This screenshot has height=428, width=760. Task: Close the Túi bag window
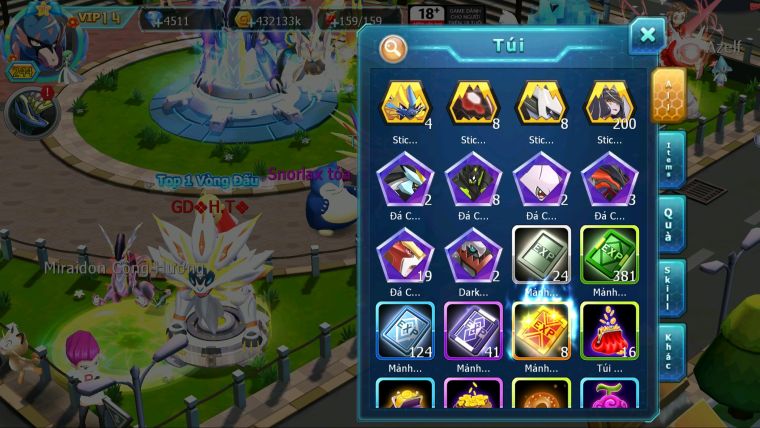click(x=647, y=36)
